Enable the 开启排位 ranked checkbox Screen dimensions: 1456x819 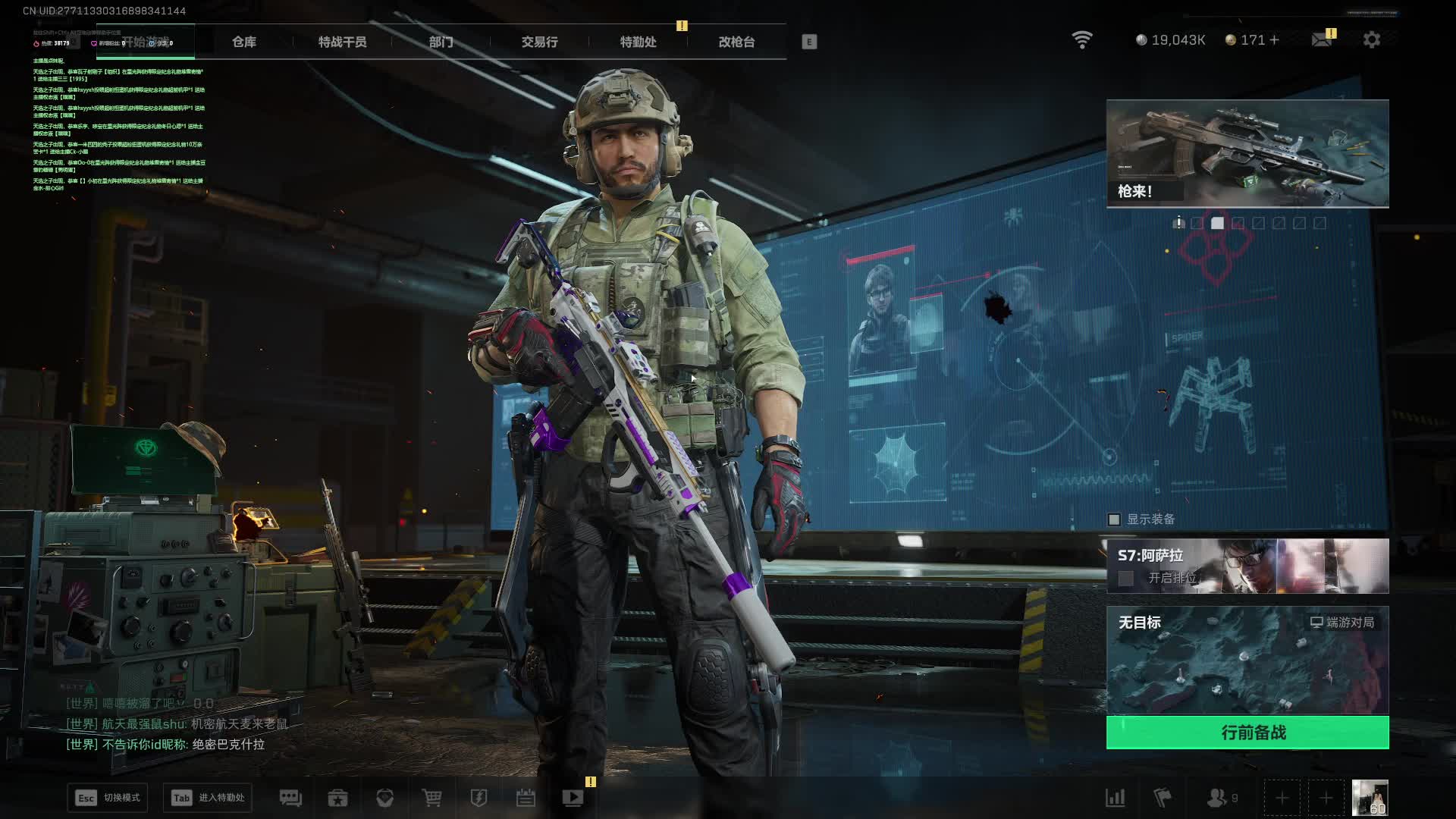coord(1126,579)
